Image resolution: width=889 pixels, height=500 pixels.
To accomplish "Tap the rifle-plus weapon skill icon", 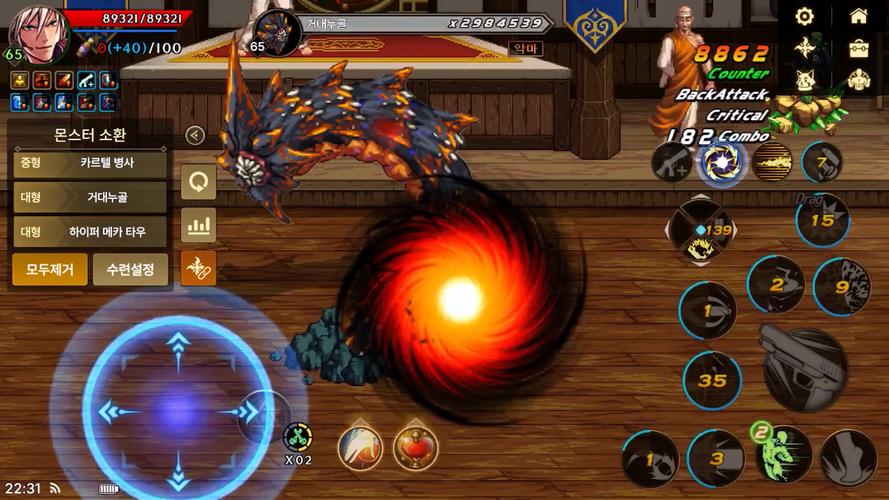I will 671,162.
